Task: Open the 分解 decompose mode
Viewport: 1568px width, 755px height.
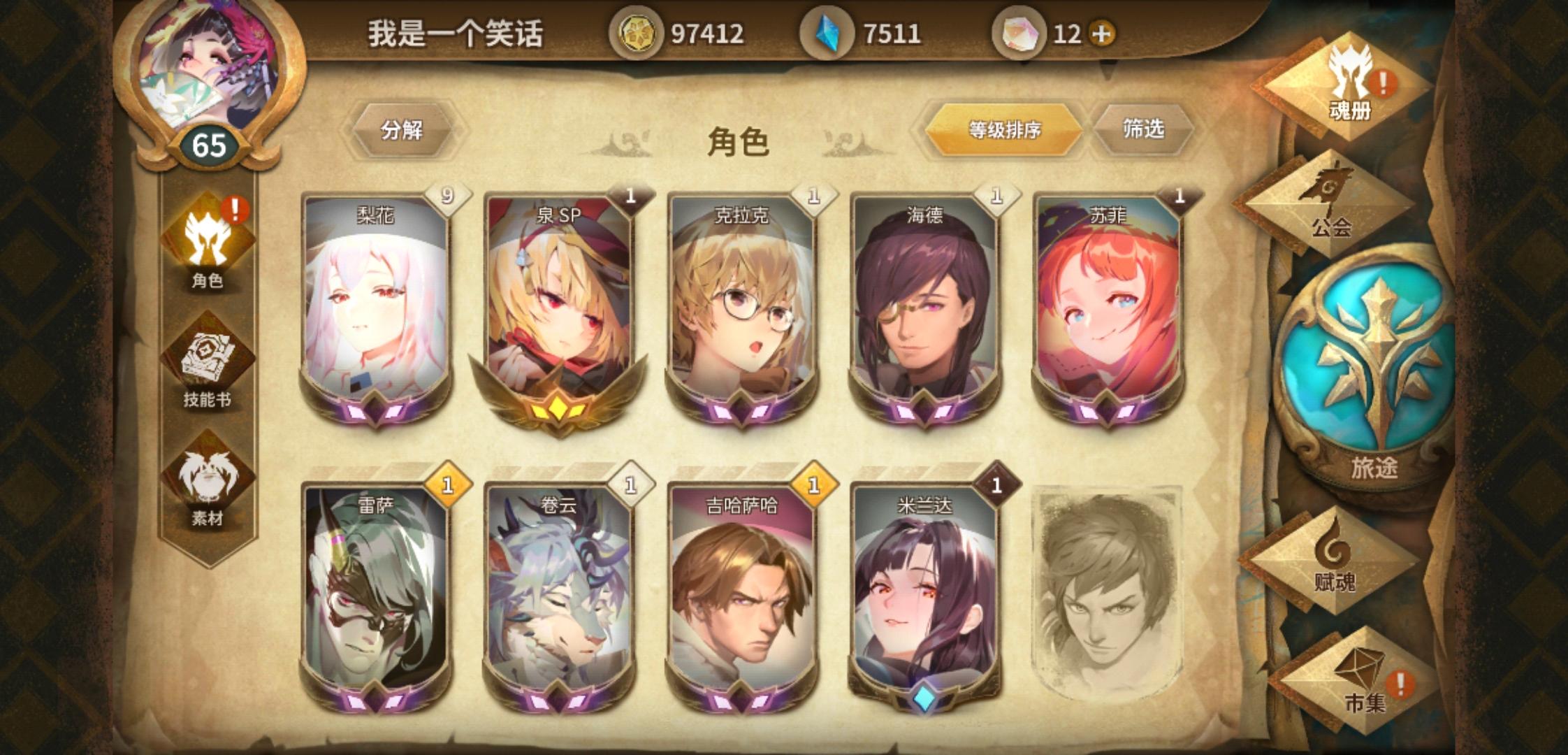Action: tap(402, 129)
